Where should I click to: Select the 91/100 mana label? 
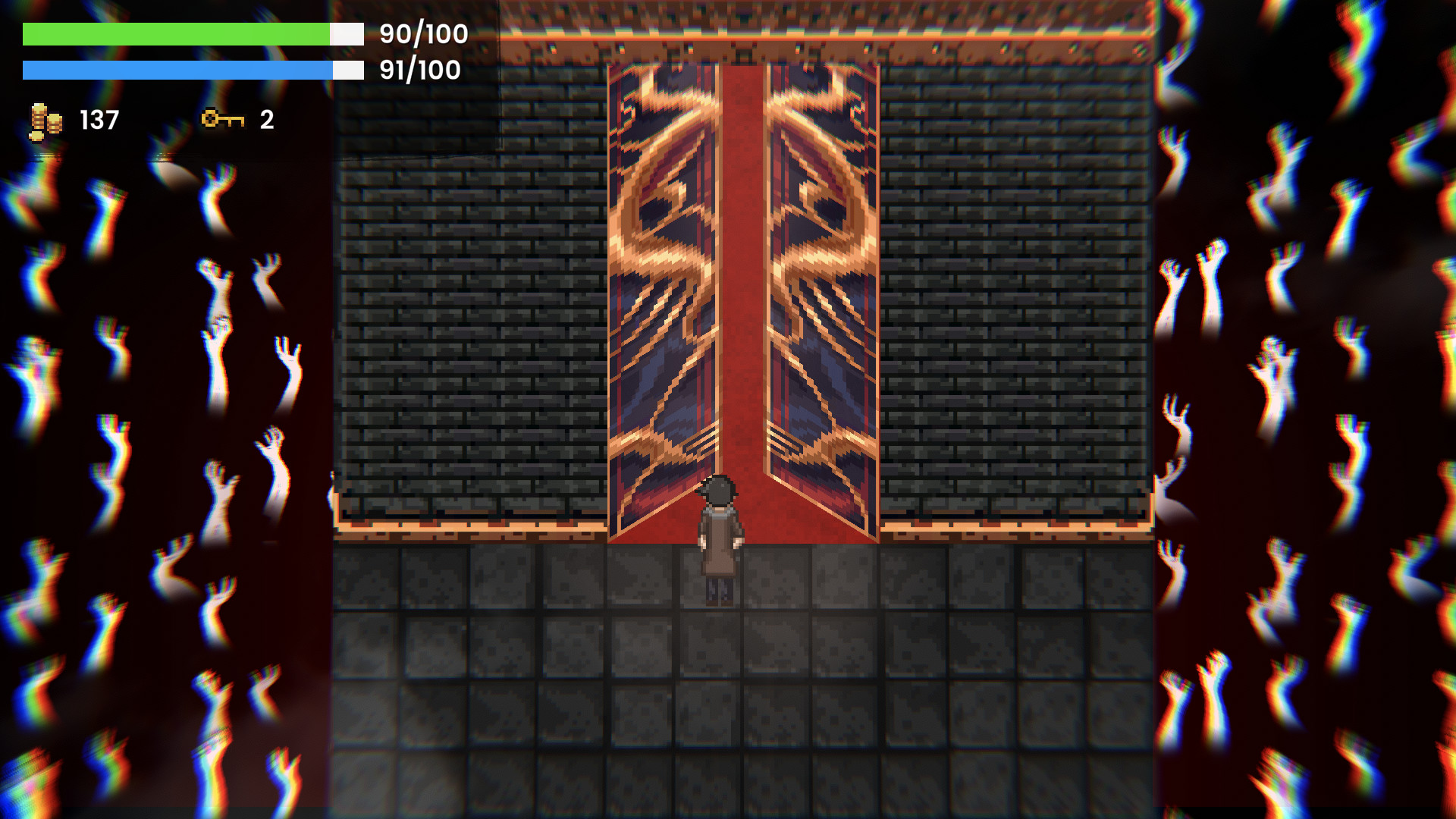pyautogui.click(x=417, y=71)
